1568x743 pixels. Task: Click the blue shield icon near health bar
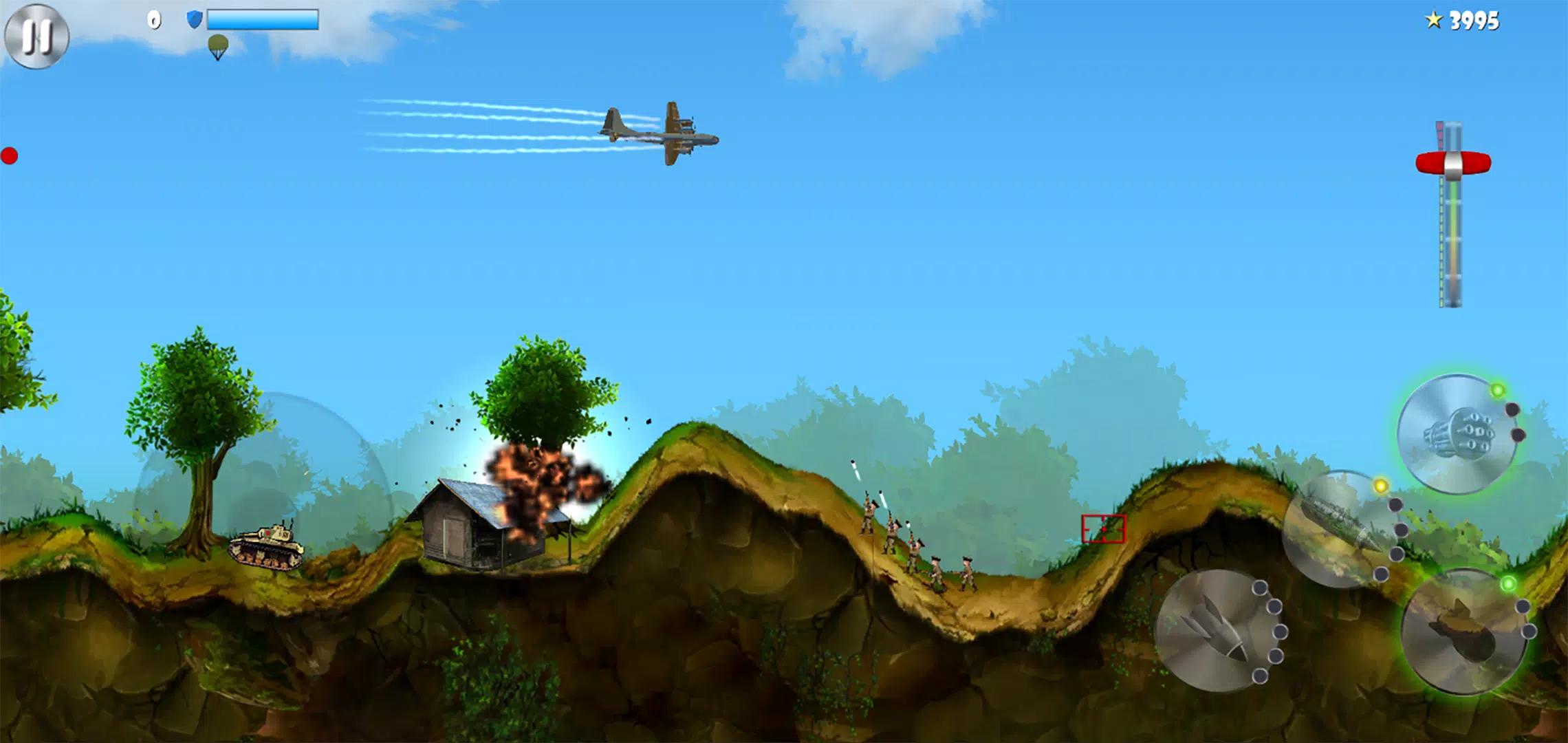coord(194,19)
